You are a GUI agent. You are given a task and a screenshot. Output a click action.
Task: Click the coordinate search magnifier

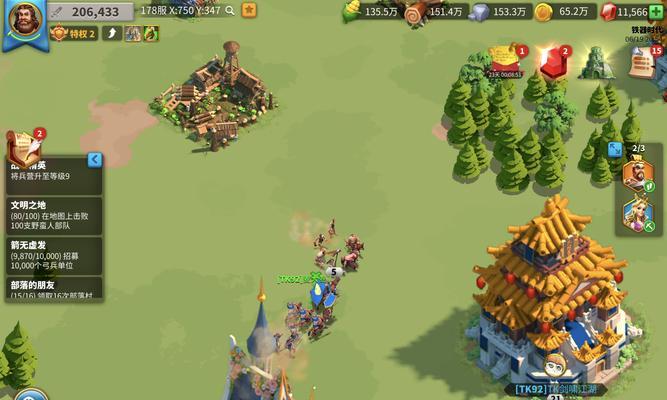(x=231, y=11)
